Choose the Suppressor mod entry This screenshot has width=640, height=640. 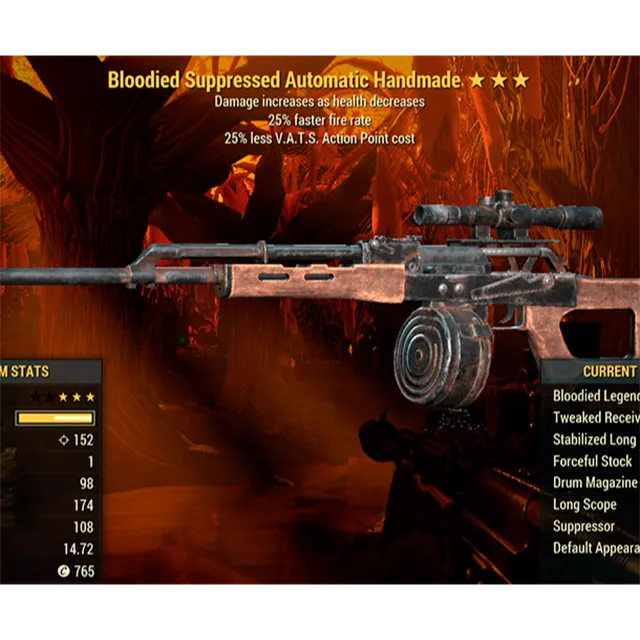coord(585,526)
